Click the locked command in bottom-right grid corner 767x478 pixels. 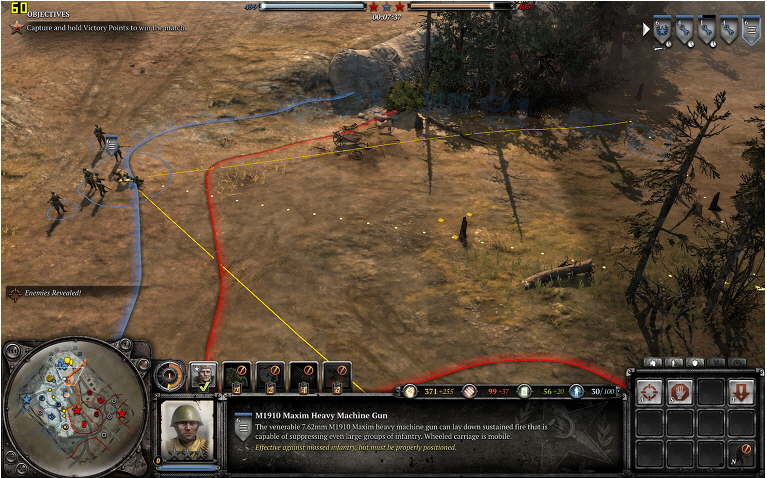(x=742, y=454)
